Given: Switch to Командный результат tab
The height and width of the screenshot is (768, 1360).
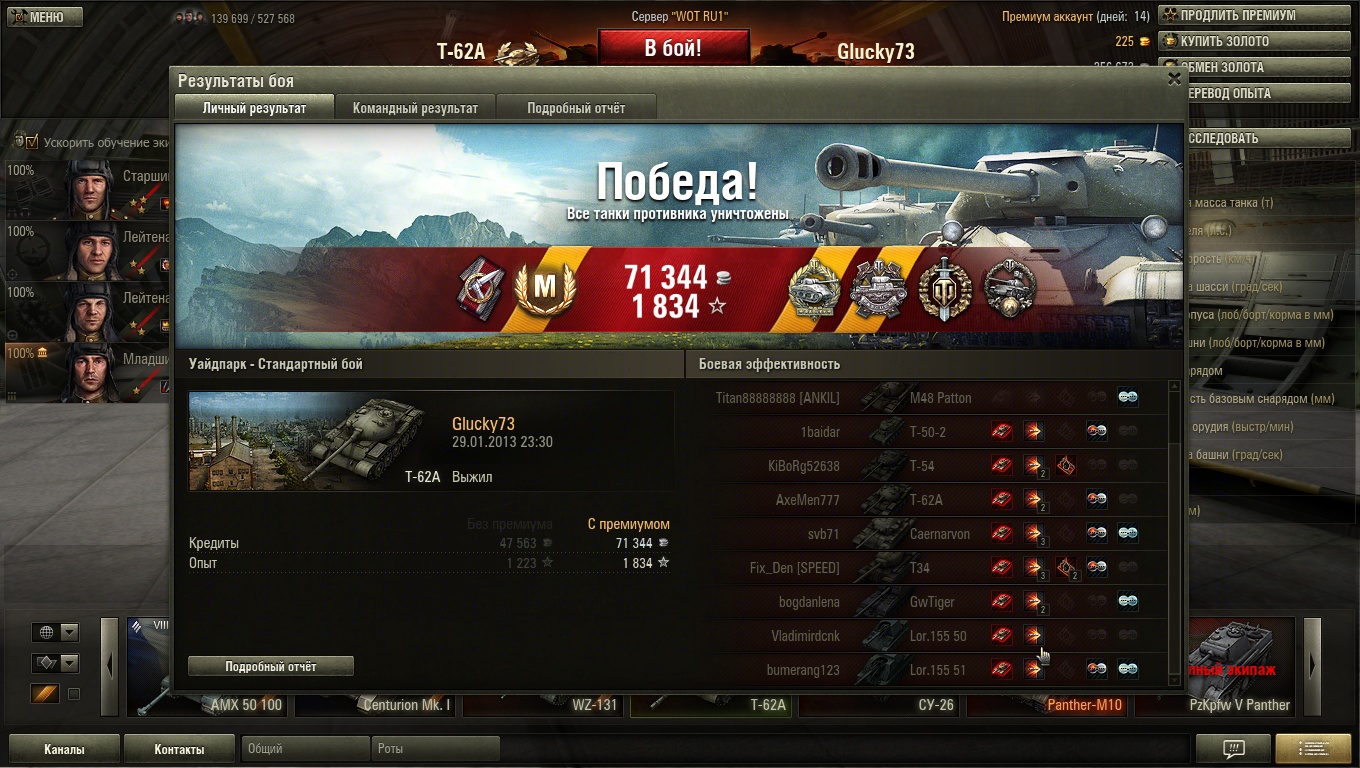Looking at the screenshot, I should (x=415, y=108).
